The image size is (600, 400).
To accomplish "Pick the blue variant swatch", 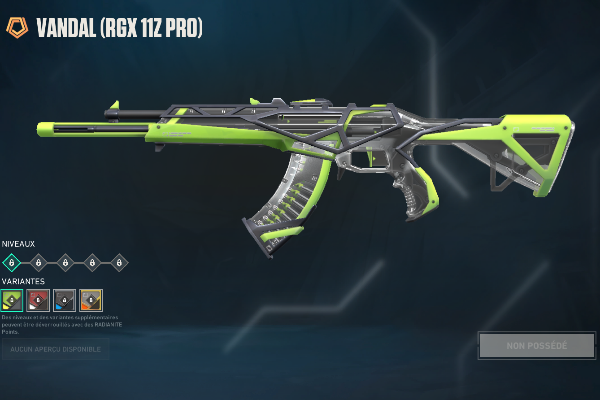I will click(64, 299).
